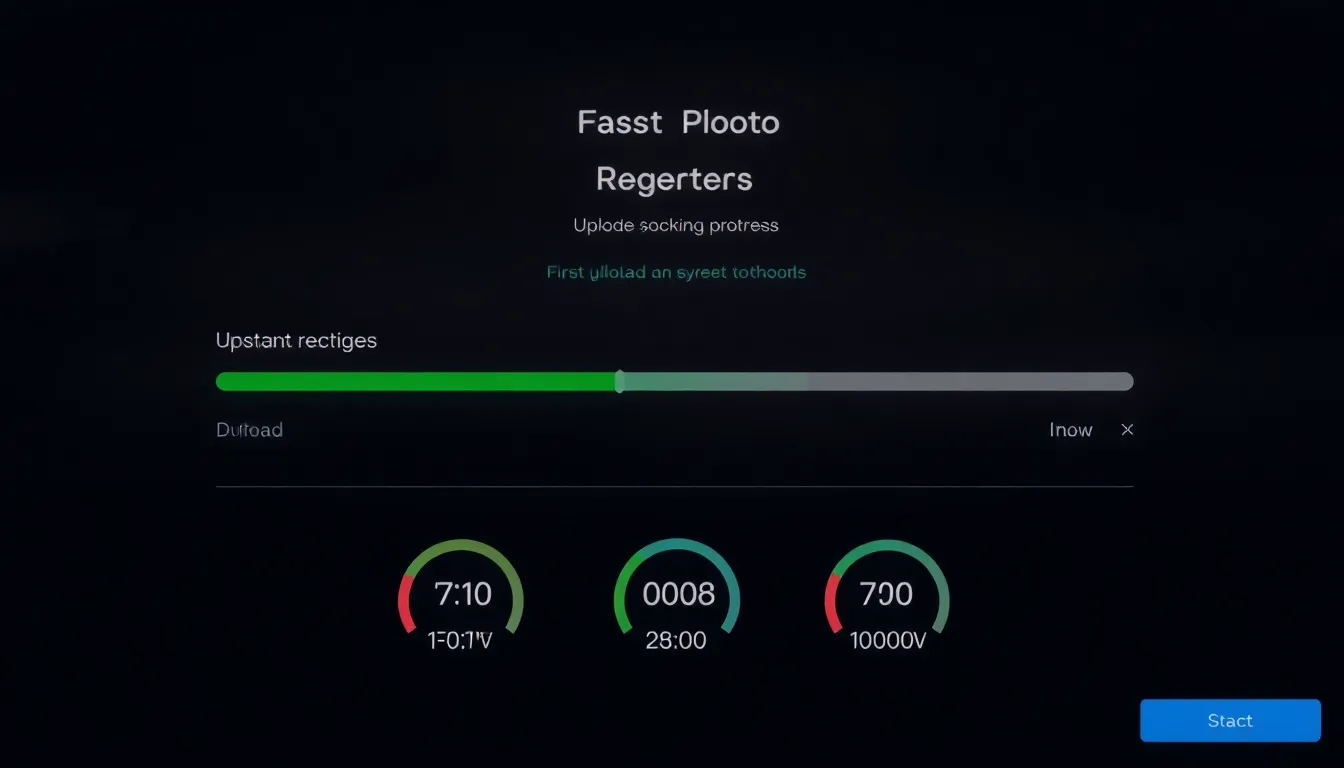Select the 'Upstant rectiges' section label
Viewport: 1344px width, 768px height.
point(296,340)
